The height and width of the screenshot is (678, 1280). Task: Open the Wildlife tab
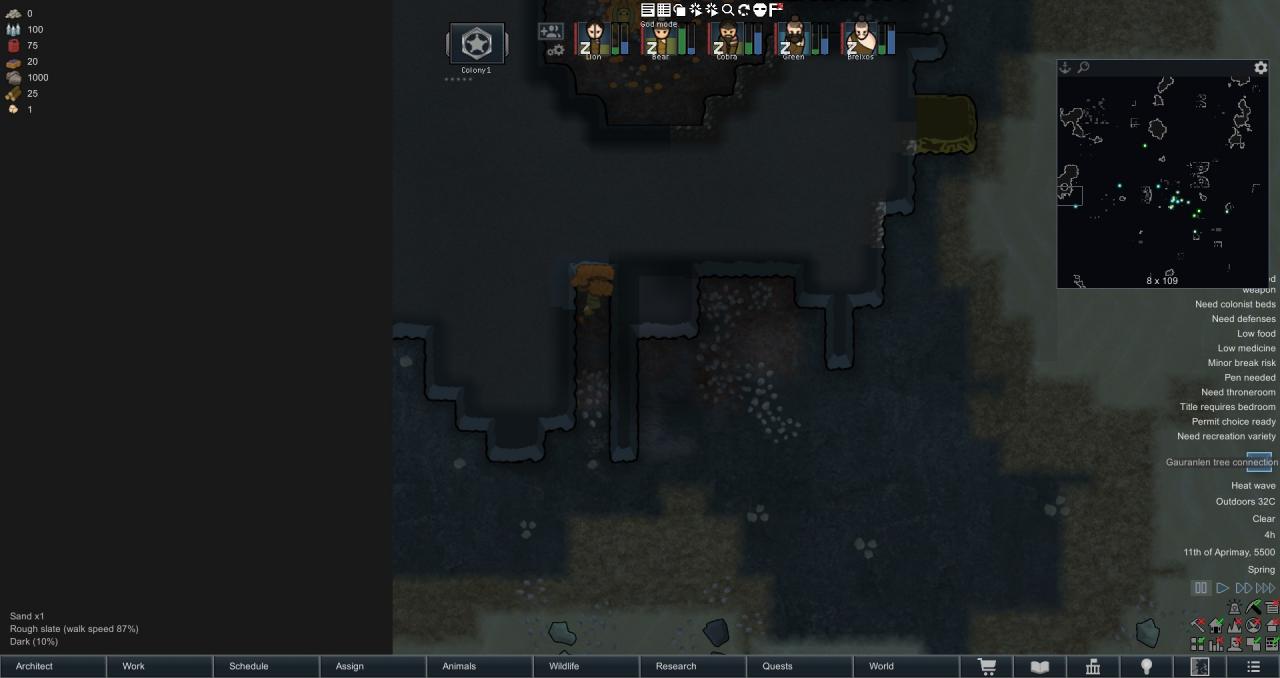[x=587, y=666]
